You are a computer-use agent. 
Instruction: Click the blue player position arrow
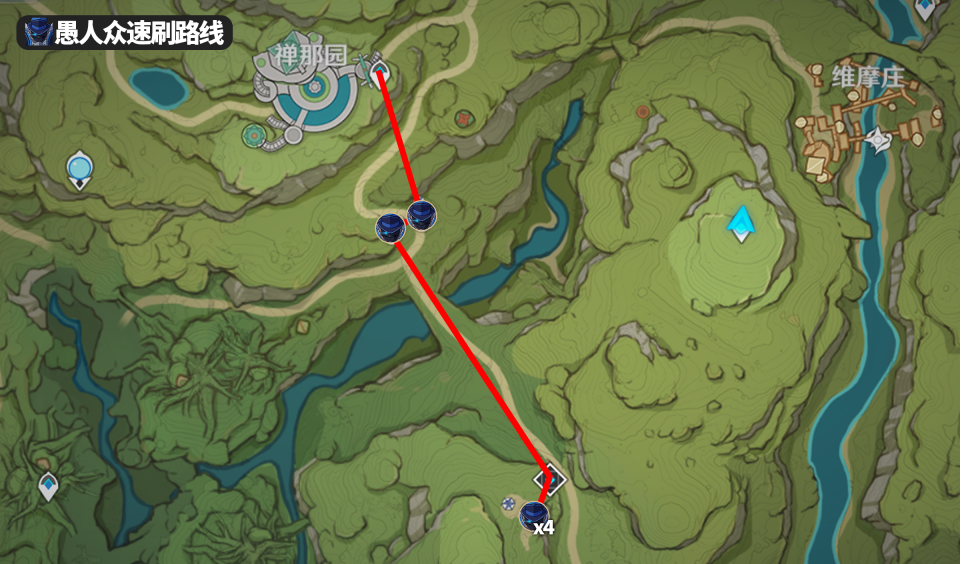tap(741, 222)
